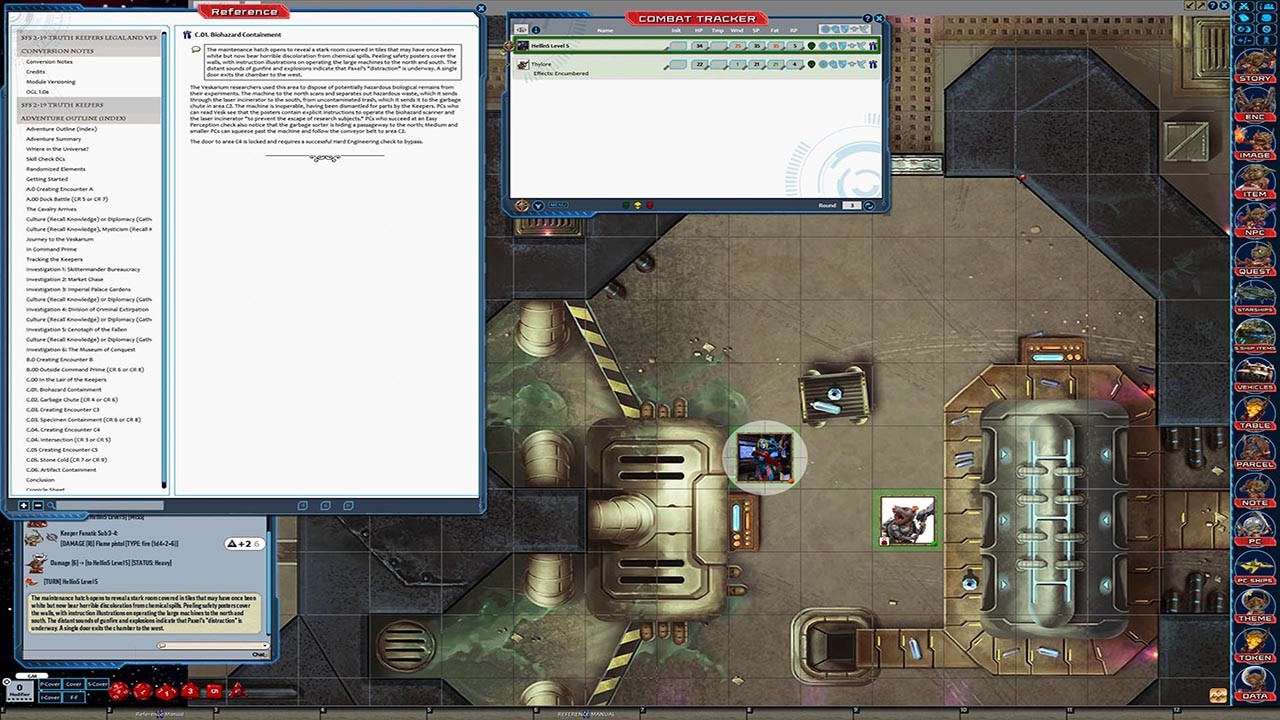
Task: Select the GM tab on the chat window
Action: 32,676
